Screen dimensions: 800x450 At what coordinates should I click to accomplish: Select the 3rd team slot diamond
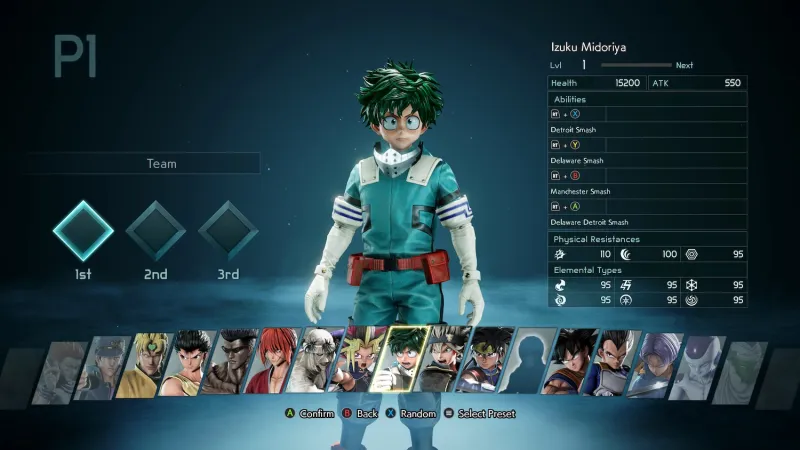click(228, 231)
